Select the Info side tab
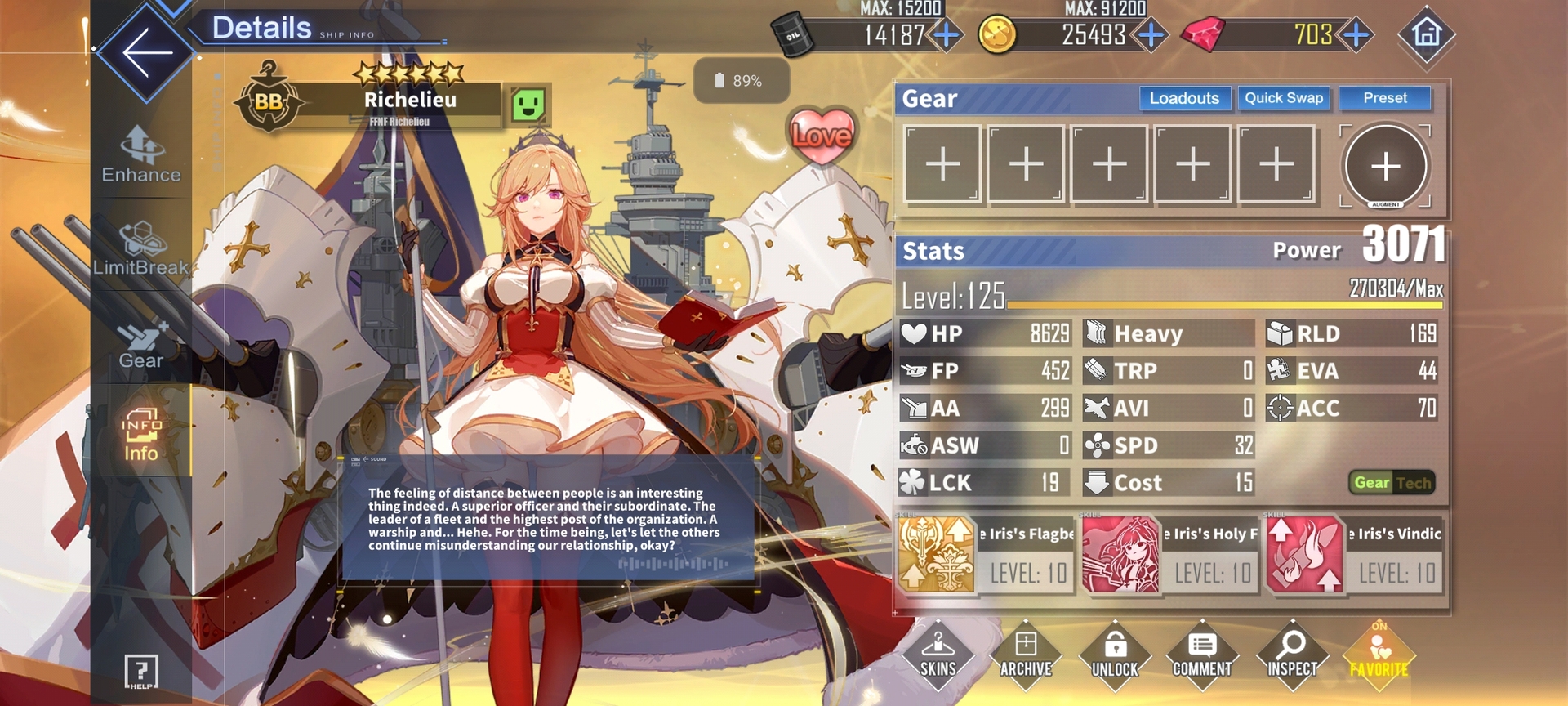The image size is (1568, 706). tap(141, 435)
